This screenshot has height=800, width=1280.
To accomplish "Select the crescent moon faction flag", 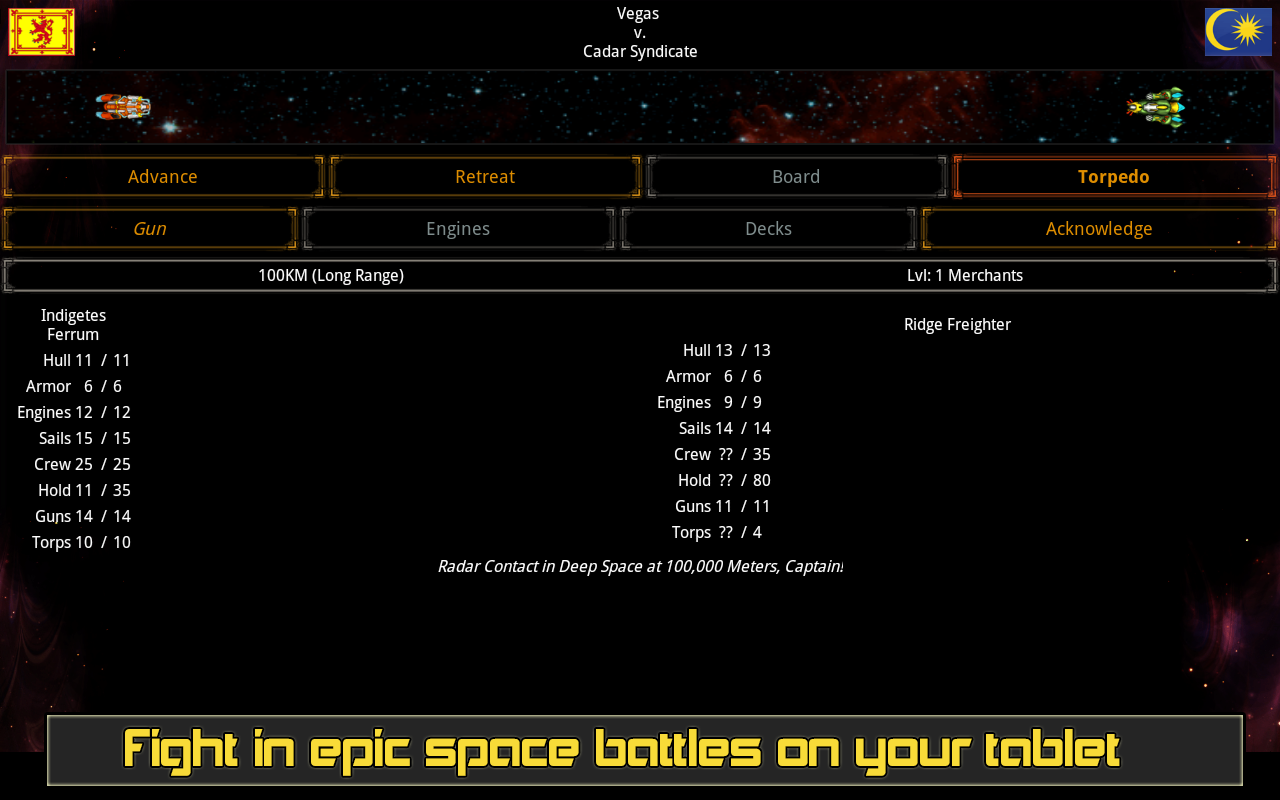I will (1238, 30).
